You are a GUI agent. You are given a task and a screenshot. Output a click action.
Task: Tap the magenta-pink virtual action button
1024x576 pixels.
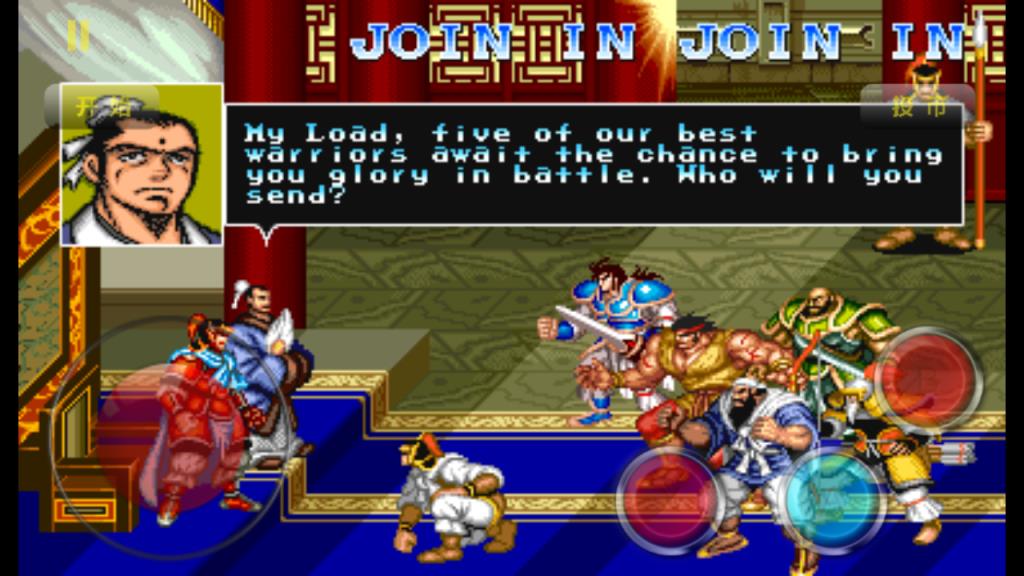pos(668,499)
